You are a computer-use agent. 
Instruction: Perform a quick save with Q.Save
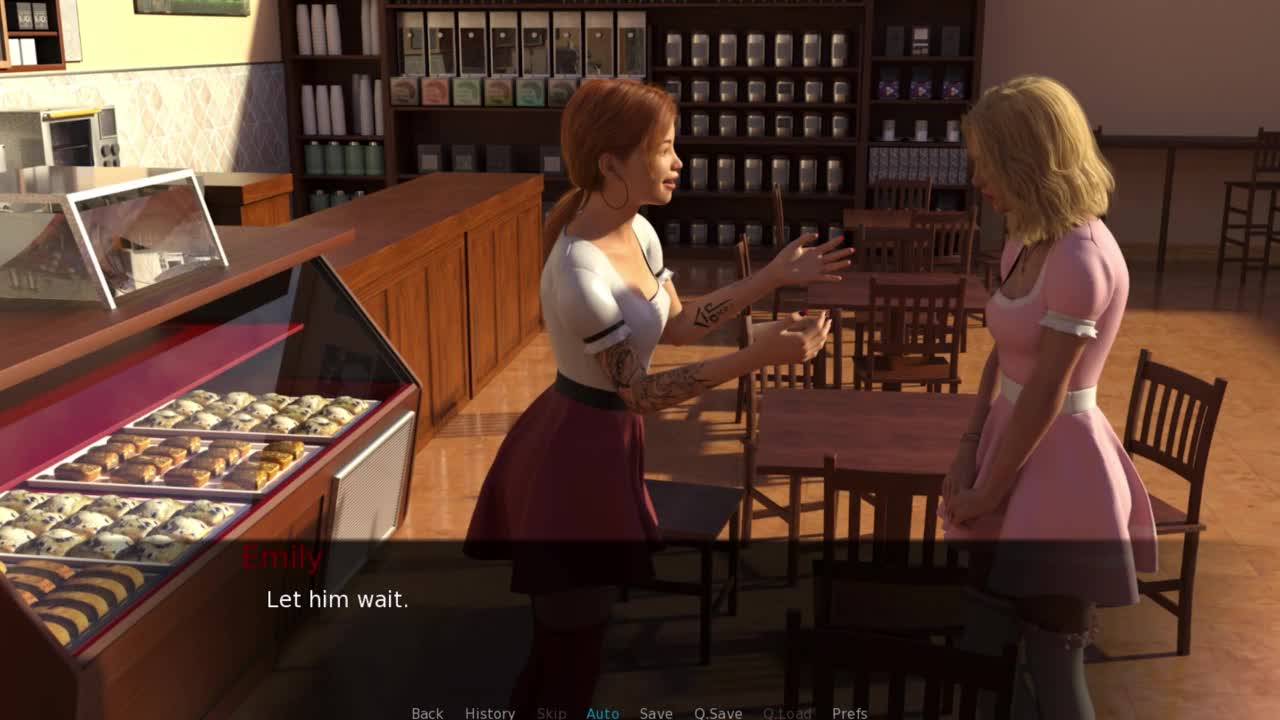[718, 713]
